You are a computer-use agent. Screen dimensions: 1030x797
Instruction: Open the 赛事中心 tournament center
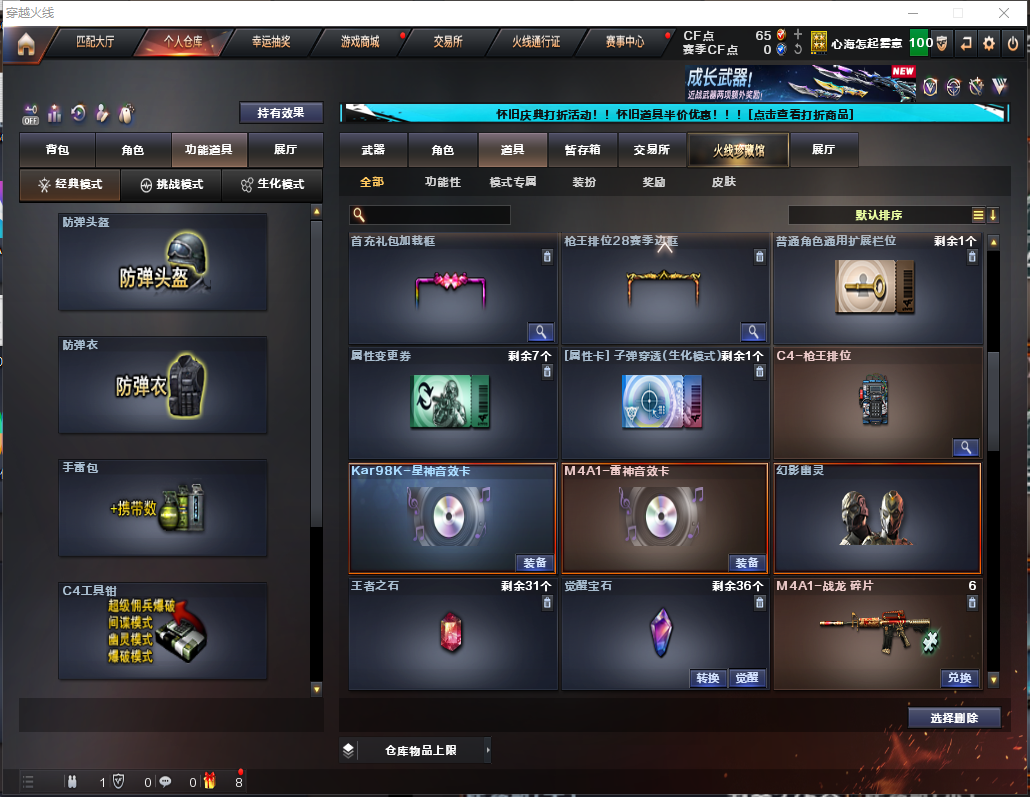pos(625,42)
